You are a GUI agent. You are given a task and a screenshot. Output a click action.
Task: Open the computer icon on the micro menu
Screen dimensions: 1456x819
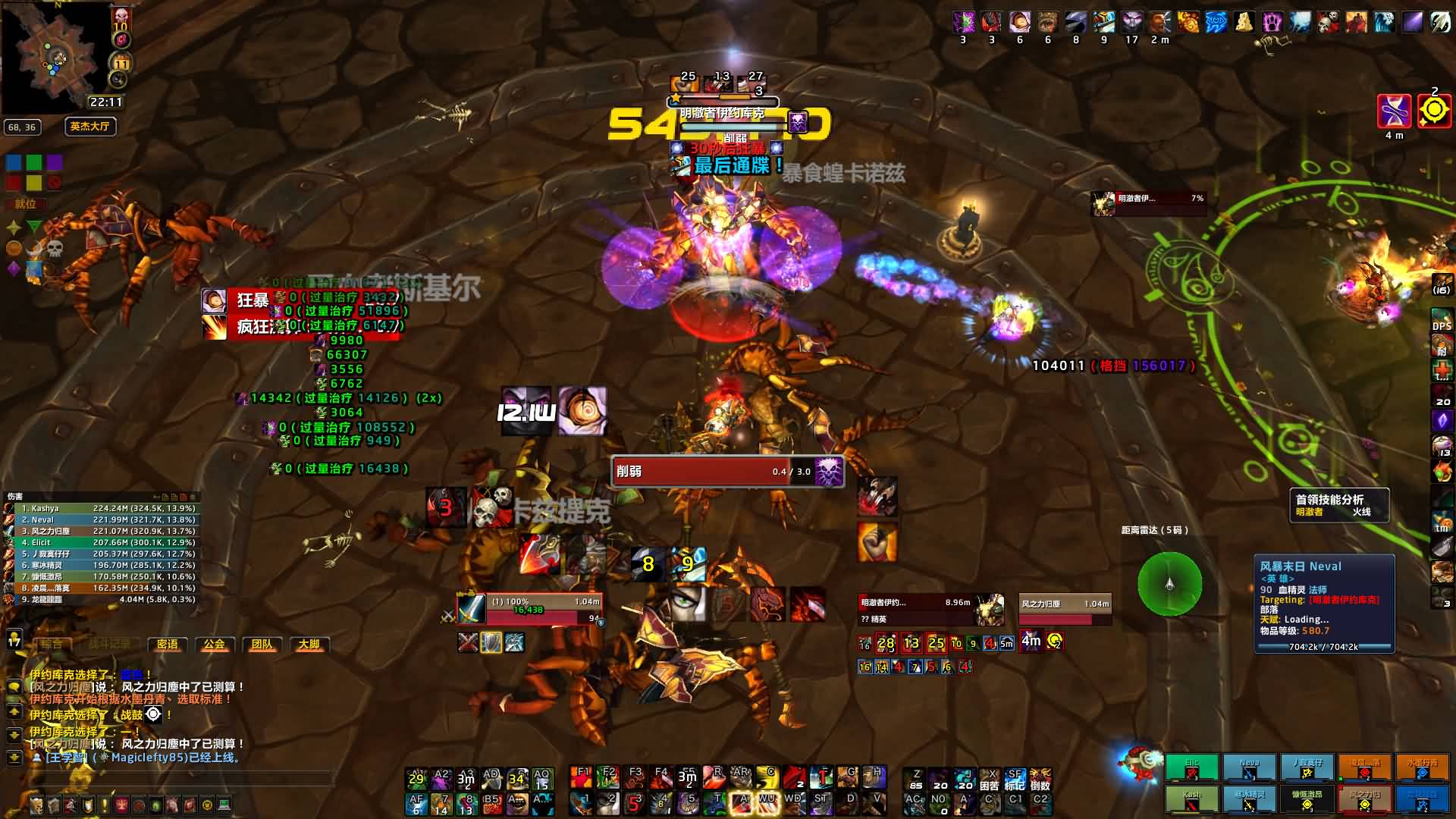click(224, 805)
